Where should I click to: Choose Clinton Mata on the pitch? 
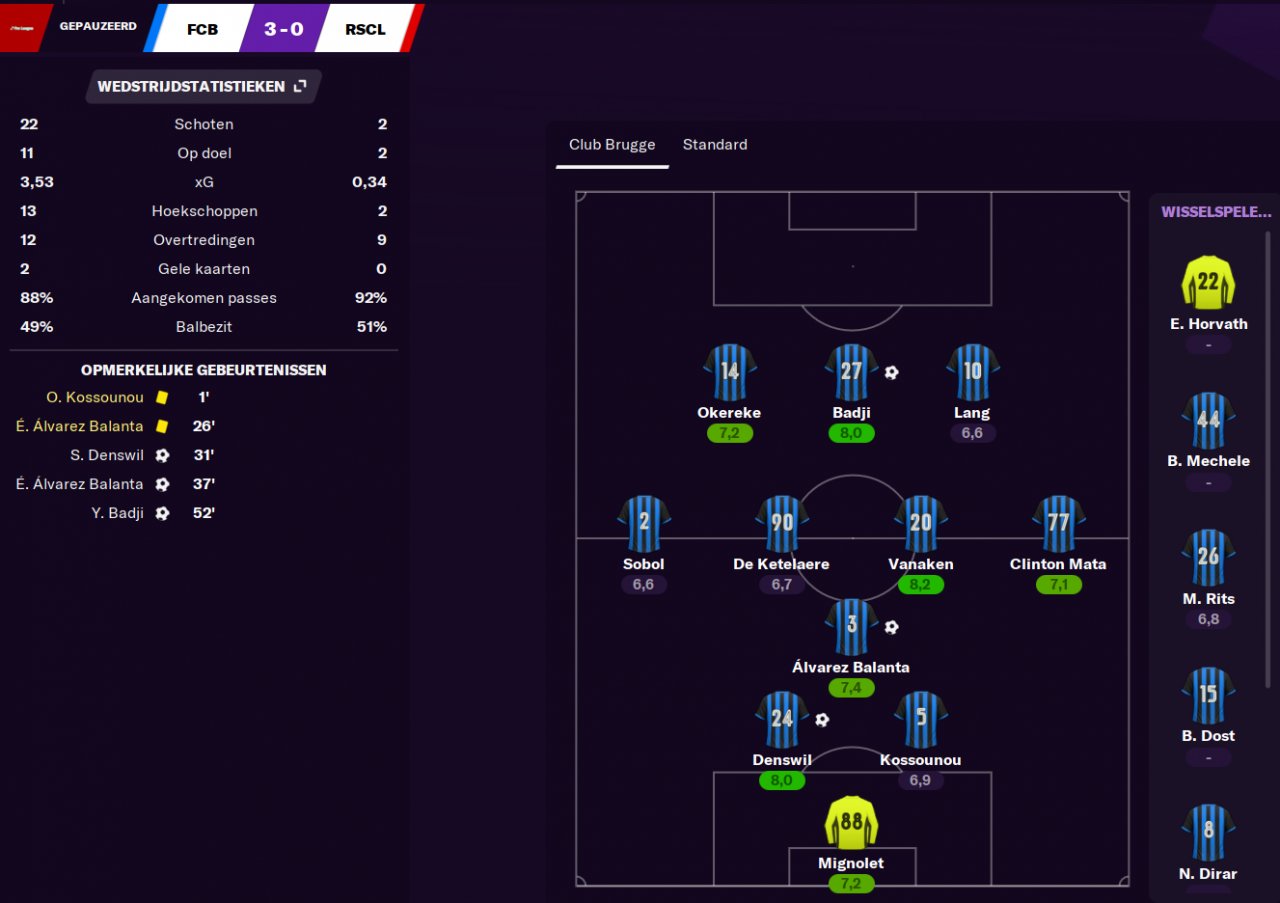pos(1058,524)
